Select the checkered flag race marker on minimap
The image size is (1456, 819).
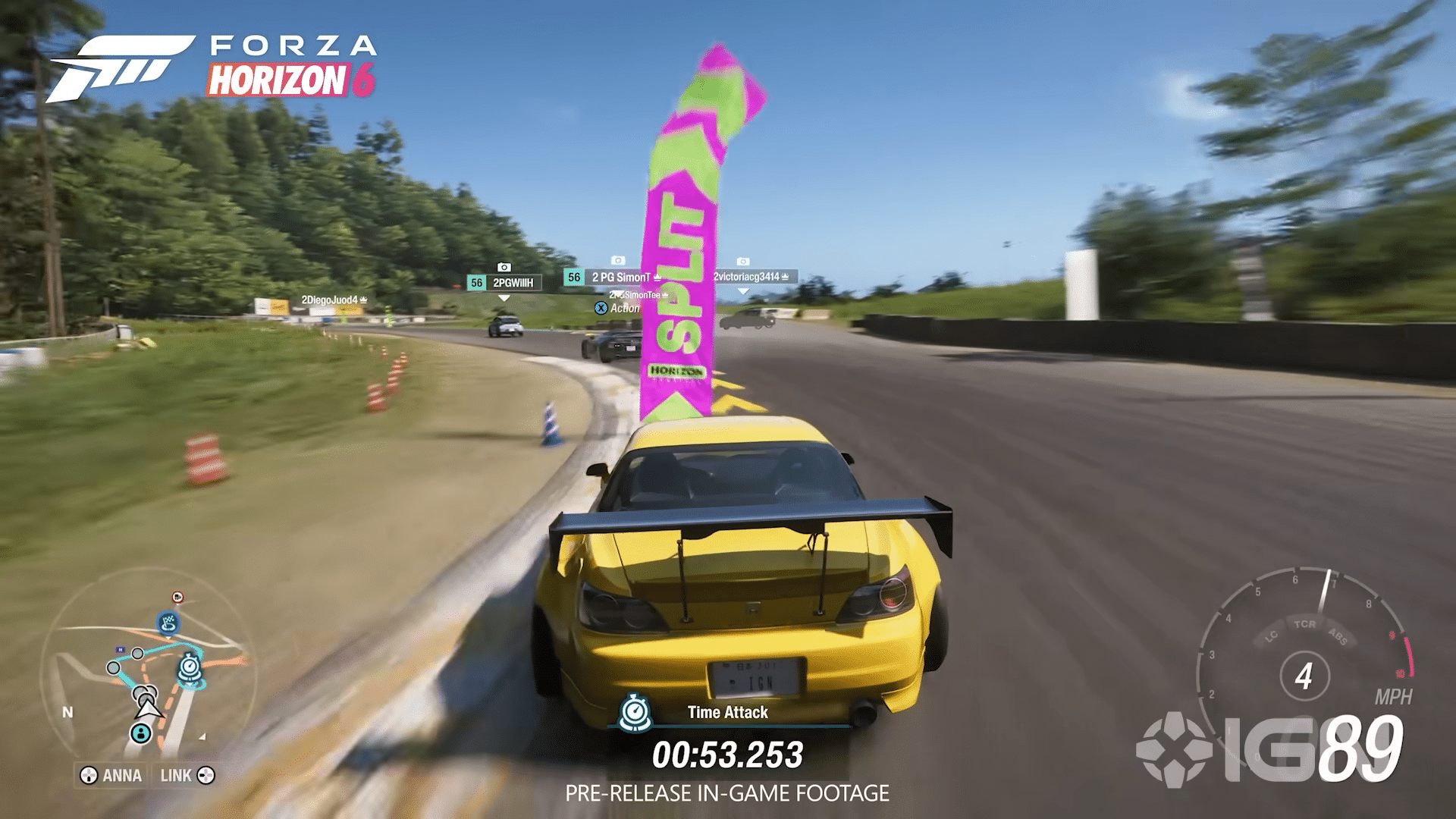pos(168,623)
